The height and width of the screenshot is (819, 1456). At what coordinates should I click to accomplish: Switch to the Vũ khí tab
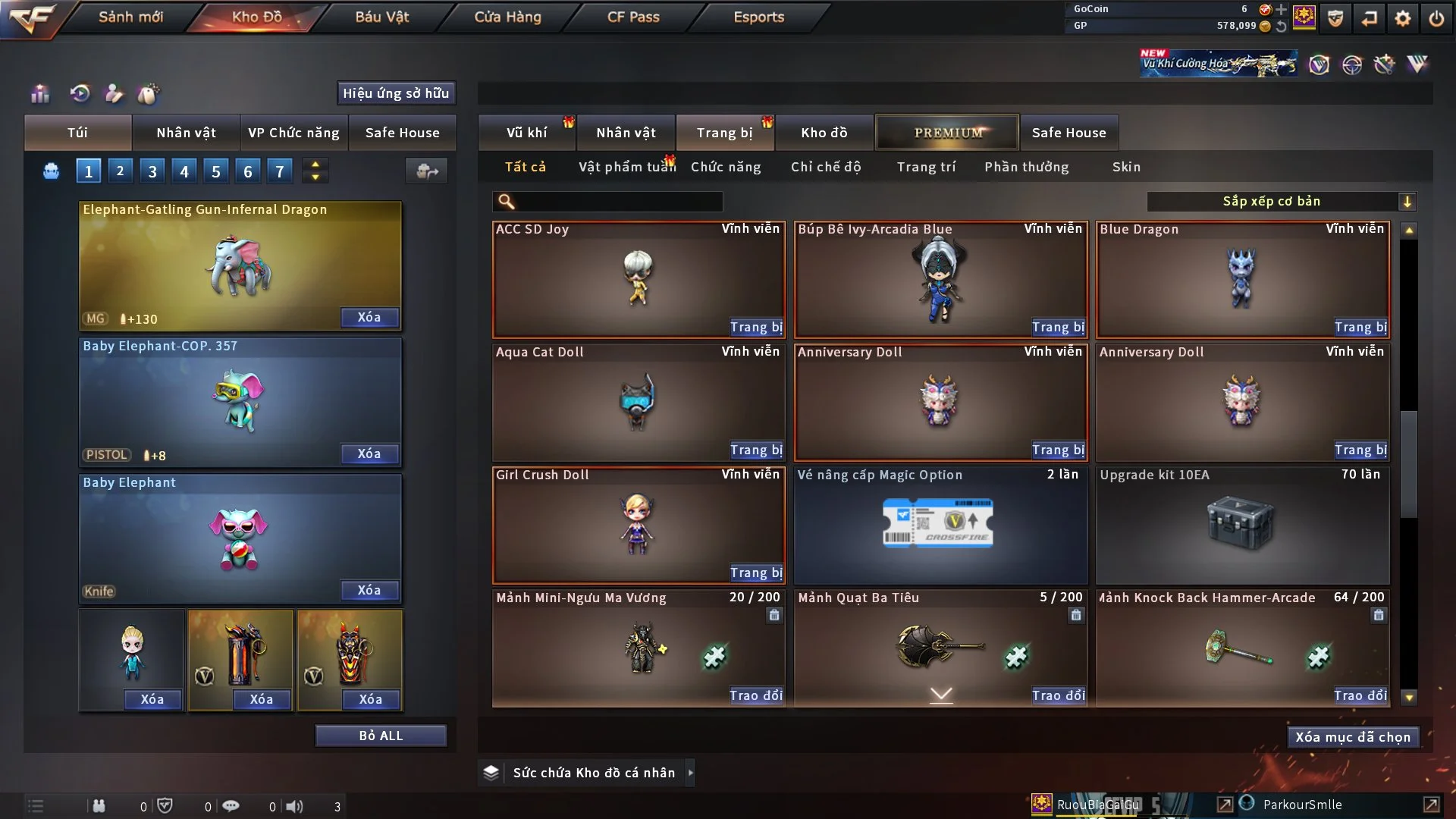(x=526, y=133)
